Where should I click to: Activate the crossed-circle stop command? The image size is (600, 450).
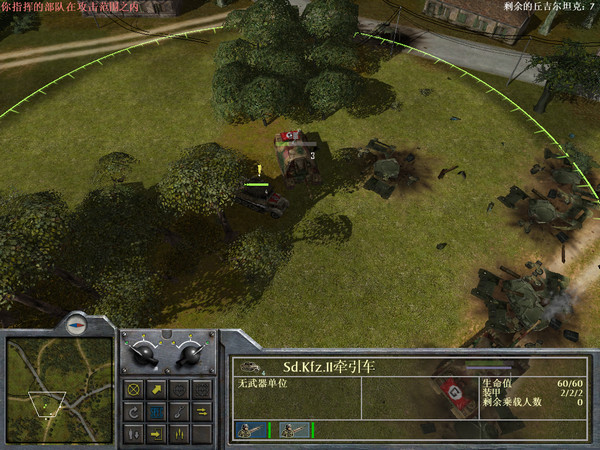[133, 389]
